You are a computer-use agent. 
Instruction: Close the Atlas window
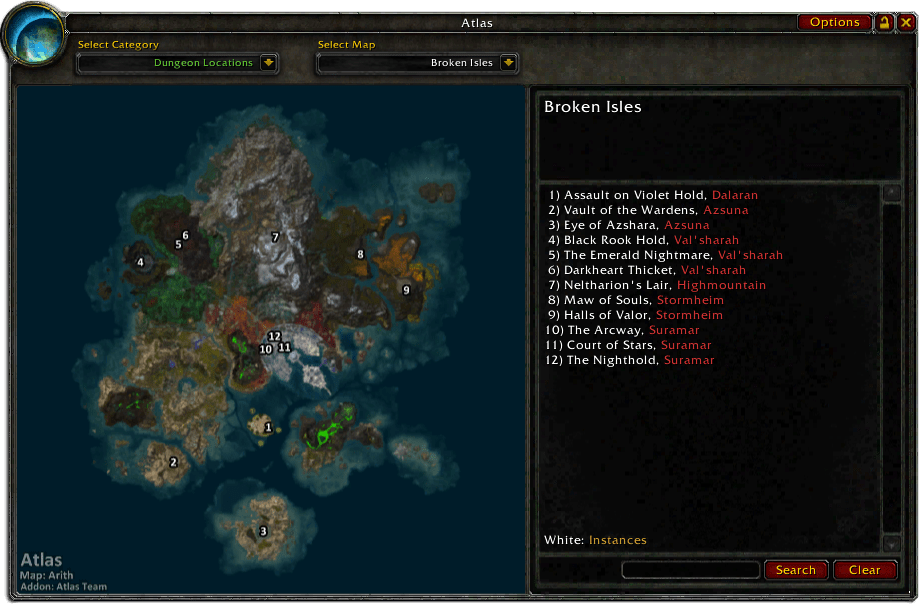point(905,22)
